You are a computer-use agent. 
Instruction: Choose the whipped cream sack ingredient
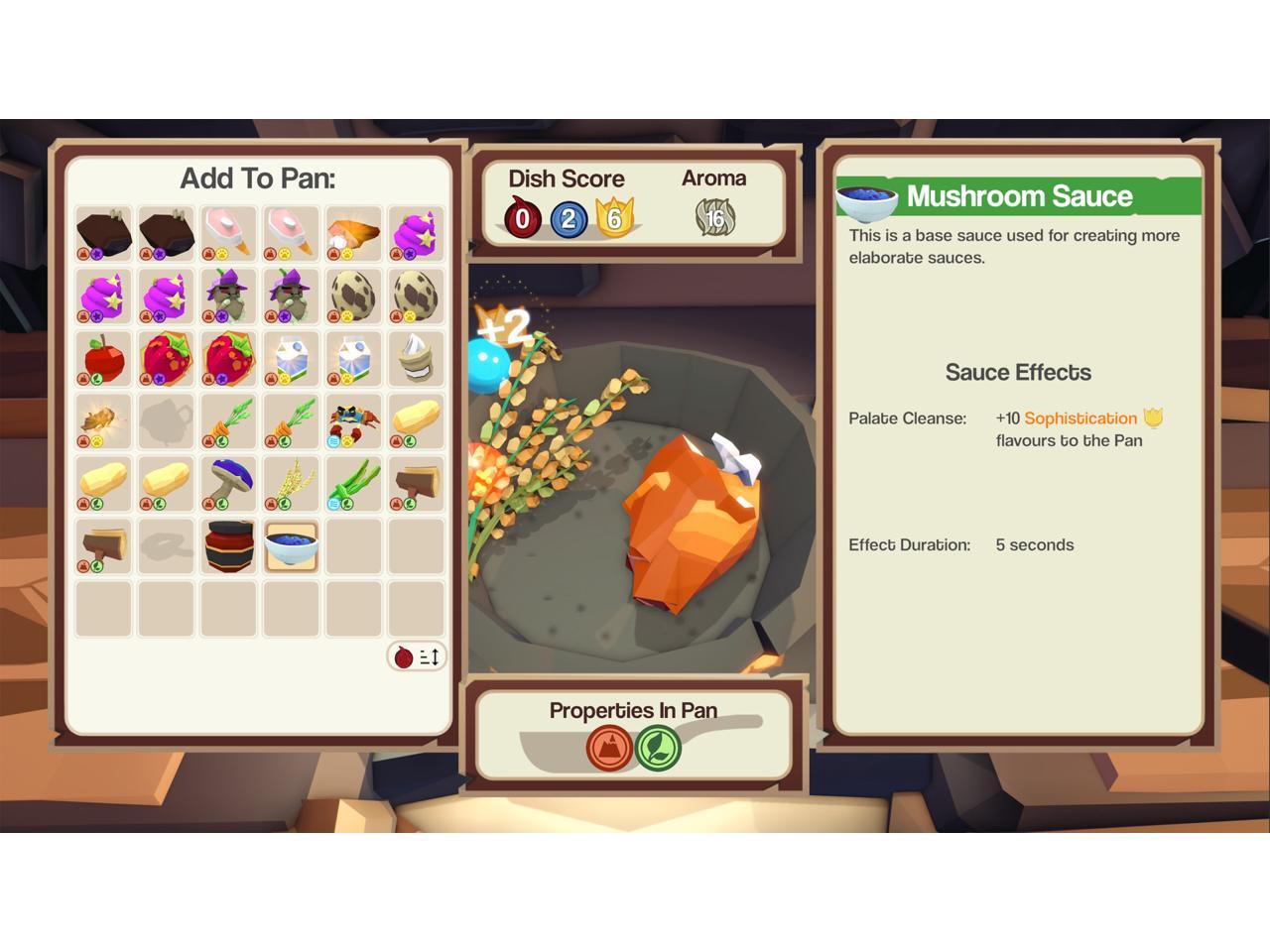tap(416, 358)
